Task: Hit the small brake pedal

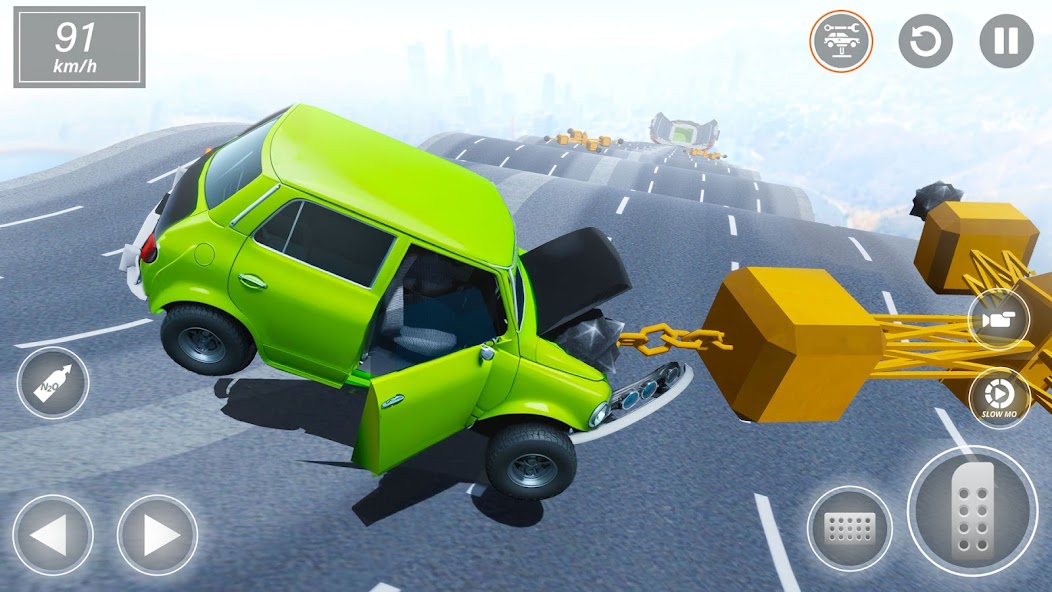Action: [x=850, y=528]
